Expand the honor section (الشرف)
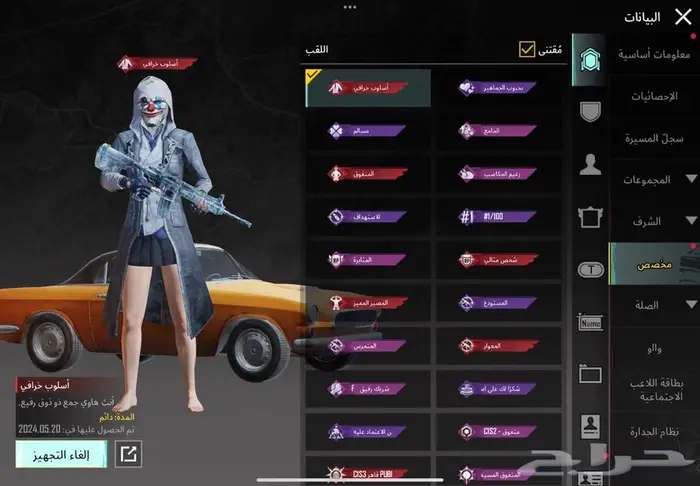This screenshot has height=486, width=700. click(654, 221)
